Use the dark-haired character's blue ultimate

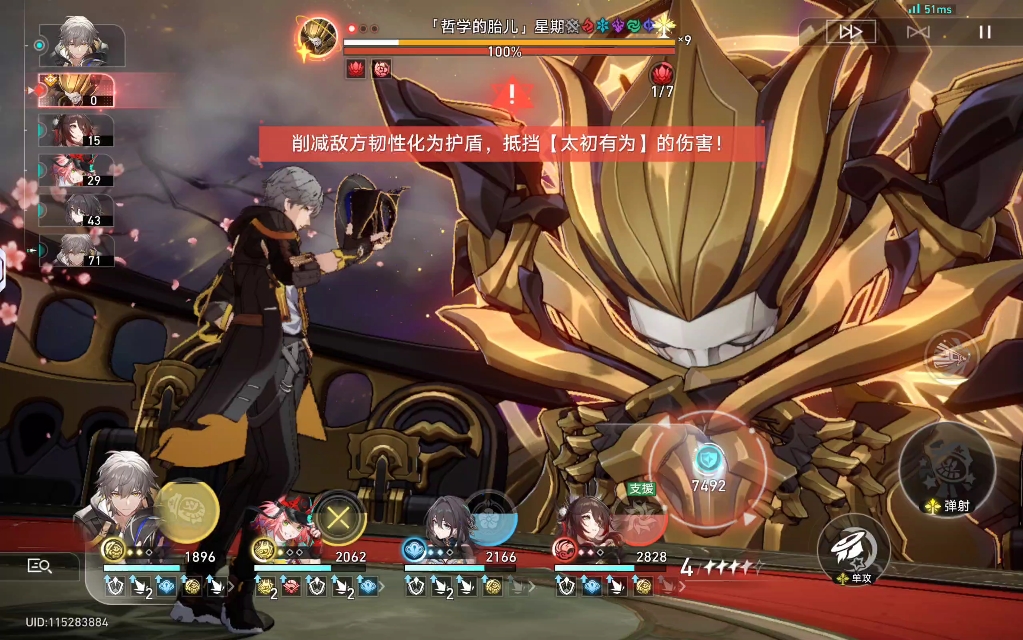point(490,519)
